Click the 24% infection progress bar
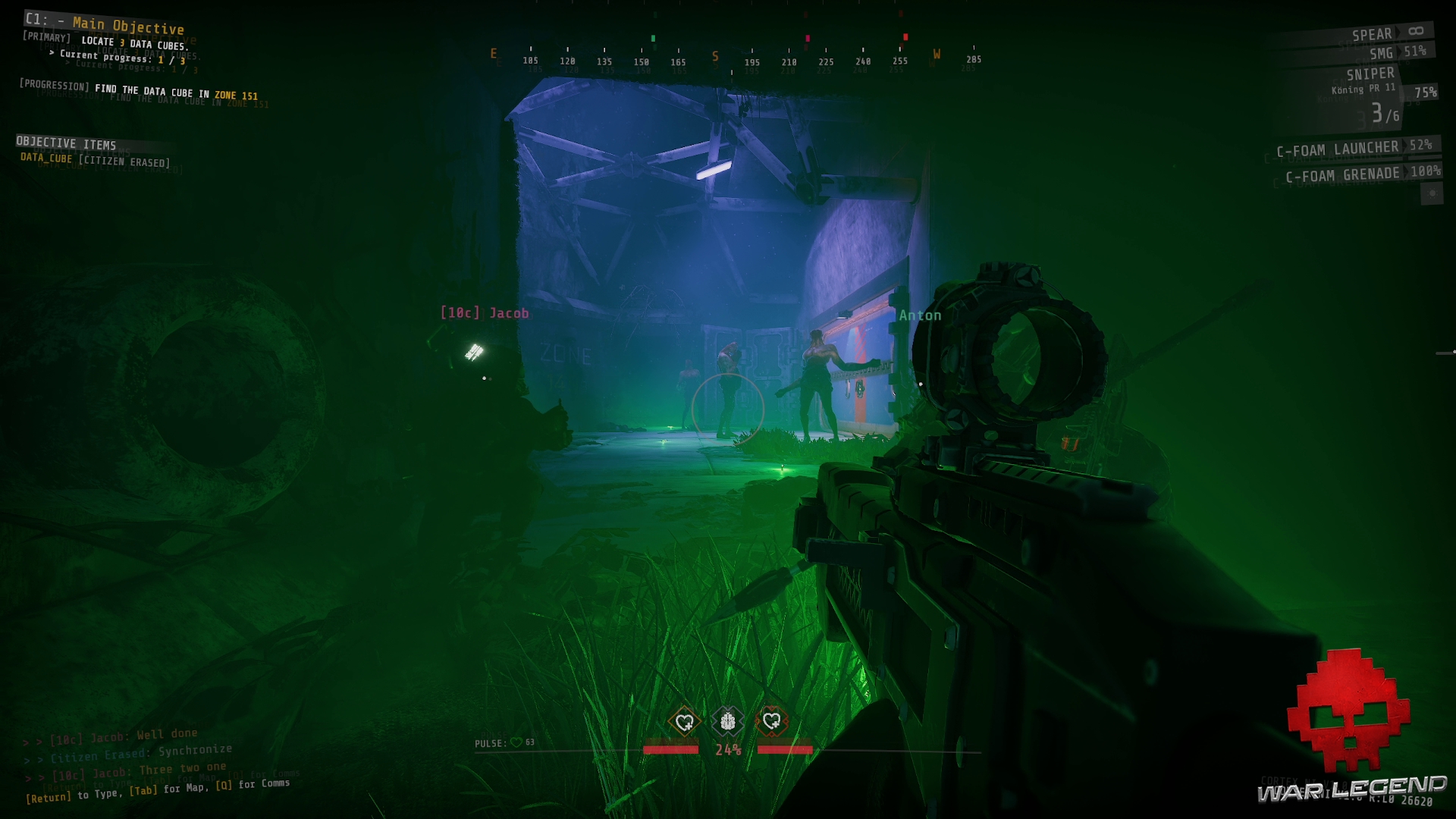This screenshot has height=819, width=1456. tap(726, 749)
